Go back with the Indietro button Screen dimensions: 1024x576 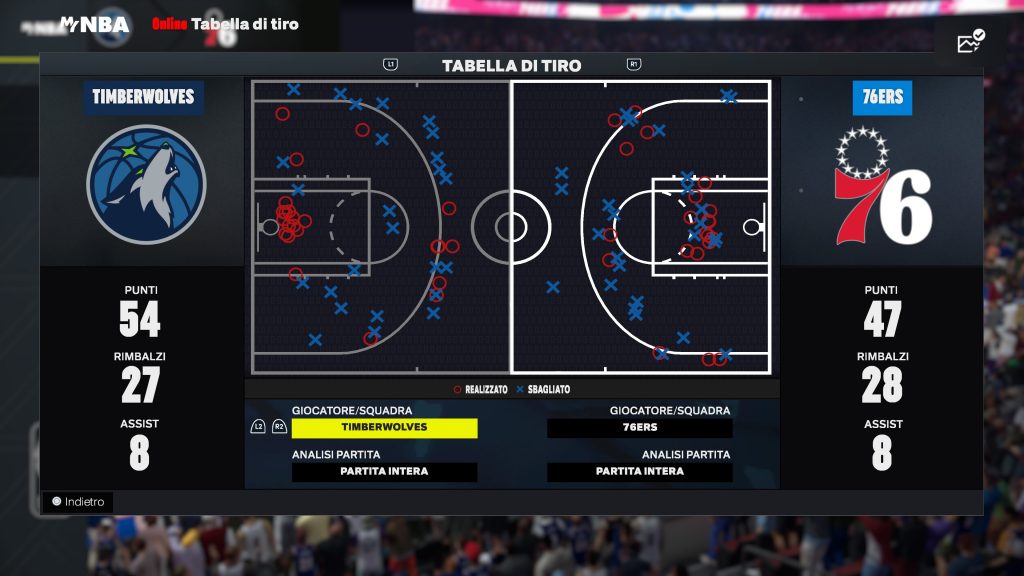click(x=78, y=502)
